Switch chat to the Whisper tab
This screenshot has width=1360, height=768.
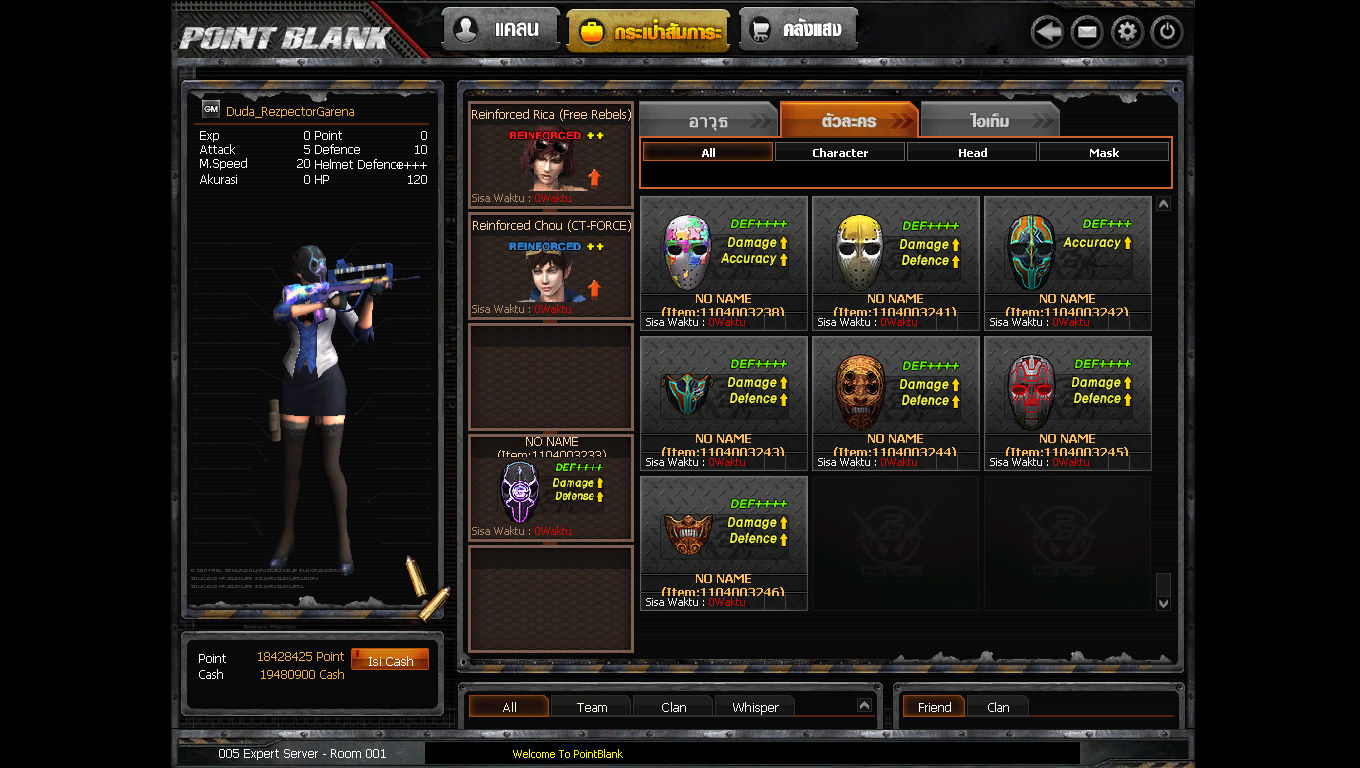(x=754, y=707)
